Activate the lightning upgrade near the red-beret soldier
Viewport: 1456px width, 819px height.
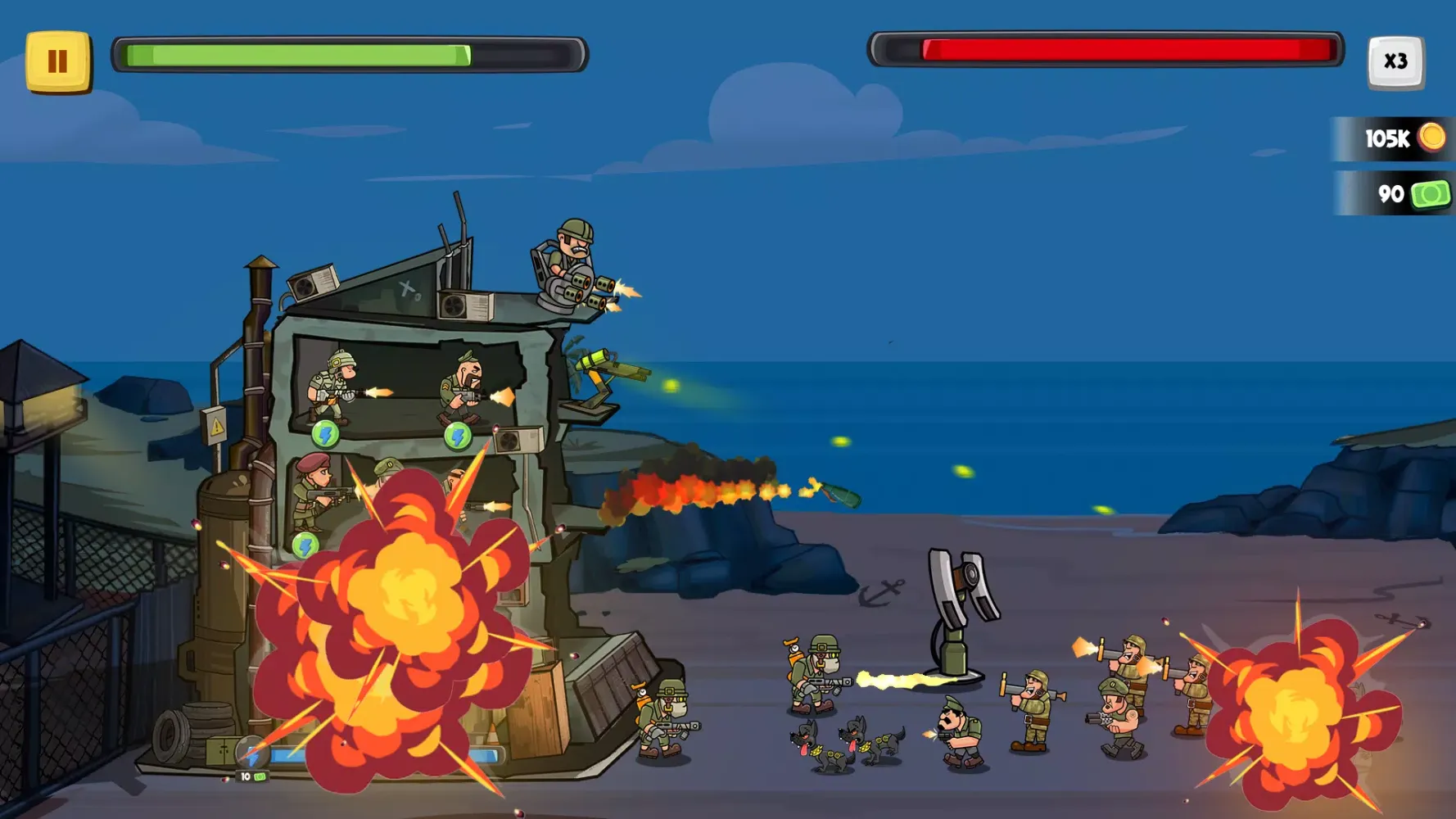(x=305, y=544)
